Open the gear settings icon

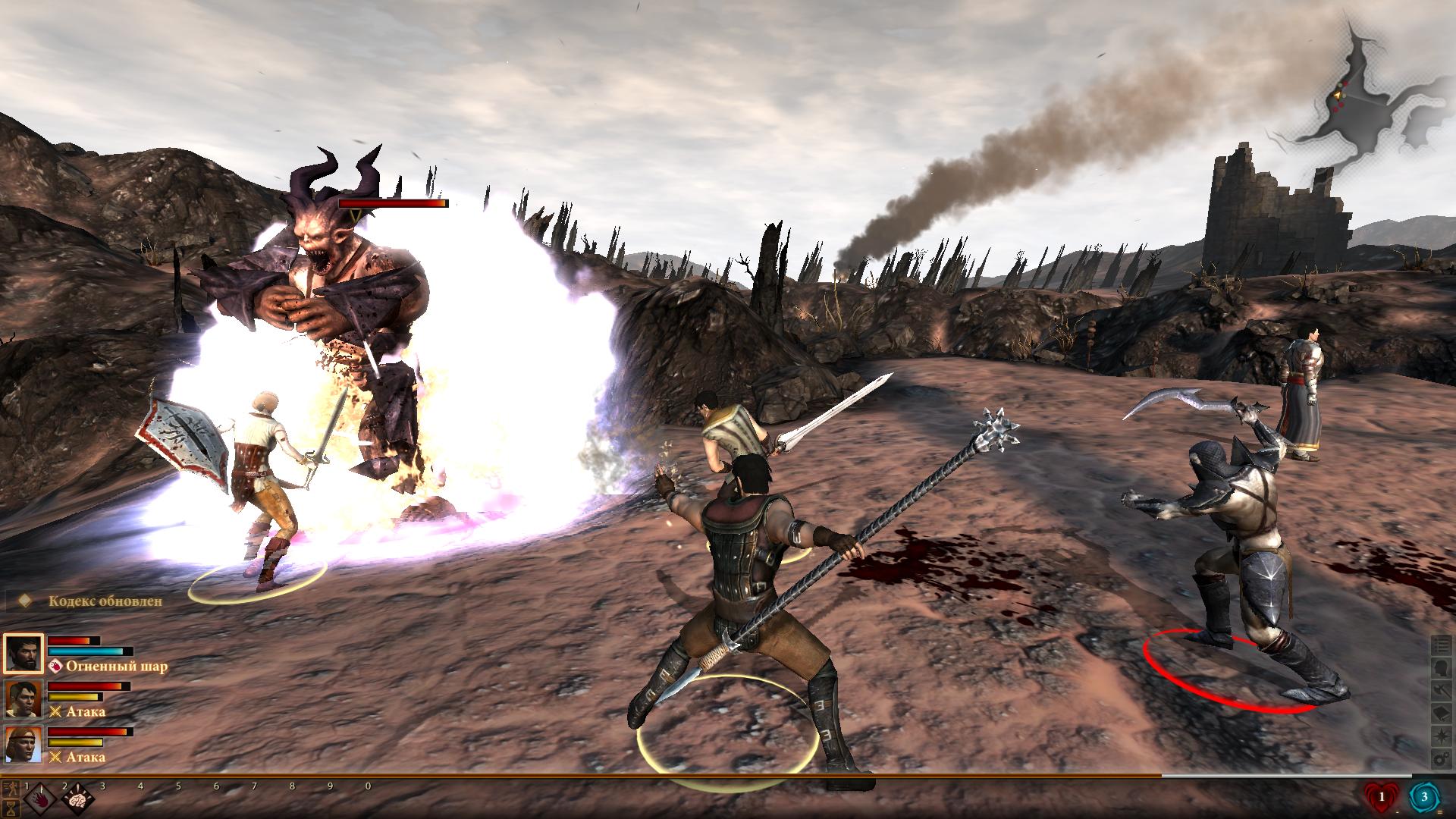pos(1441,759)
